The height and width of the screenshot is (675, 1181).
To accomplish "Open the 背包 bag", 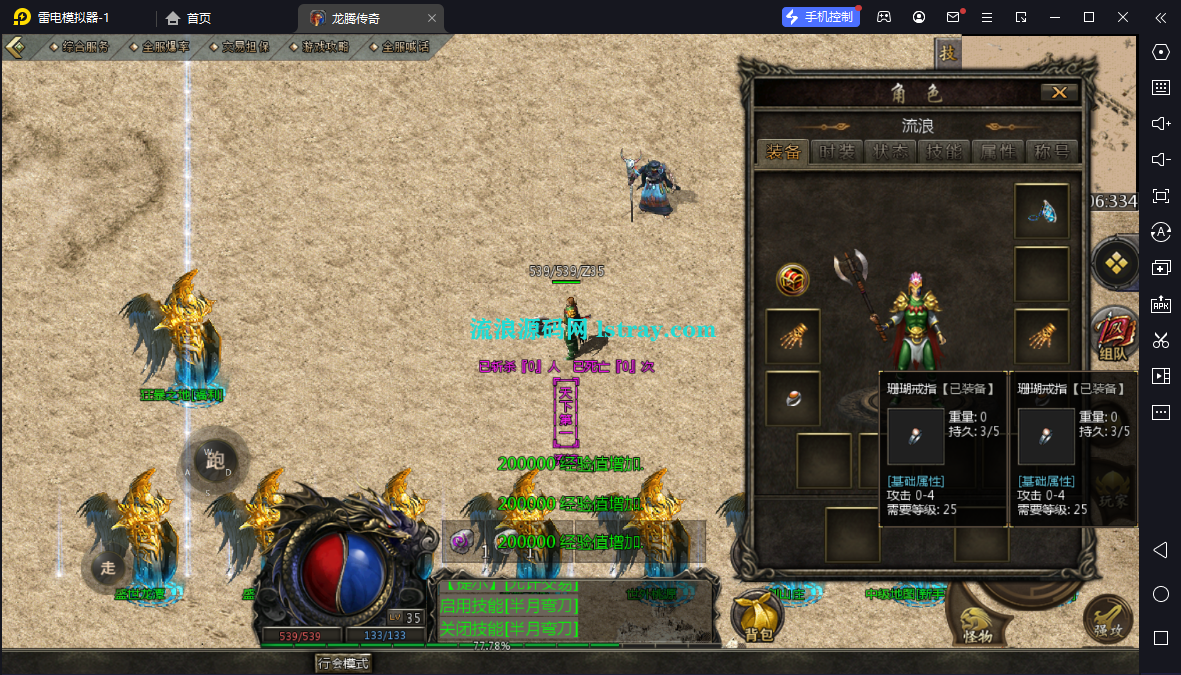I will 758,615.
